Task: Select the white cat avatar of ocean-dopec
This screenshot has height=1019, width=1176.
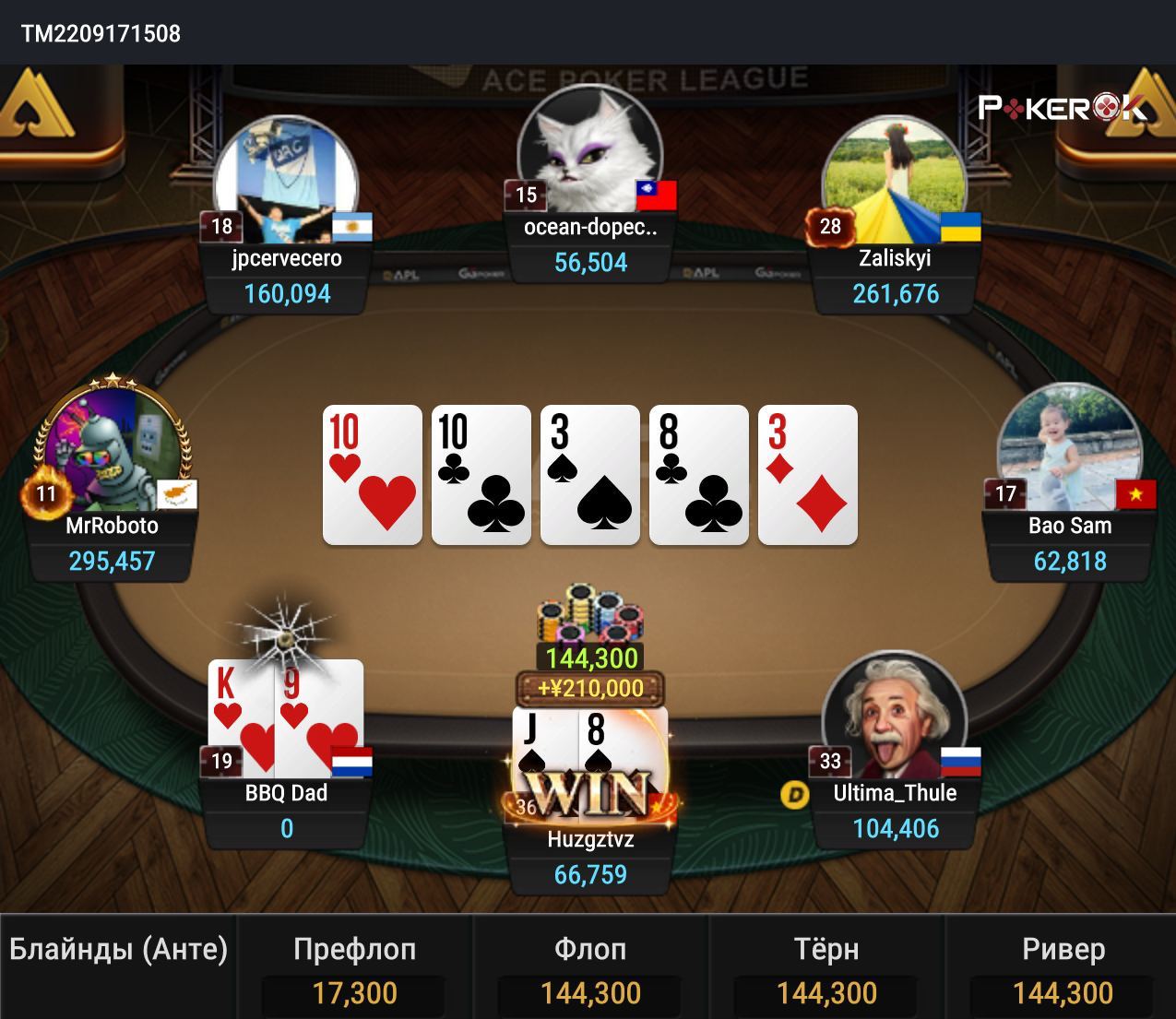Action: (x=590, y=148)
